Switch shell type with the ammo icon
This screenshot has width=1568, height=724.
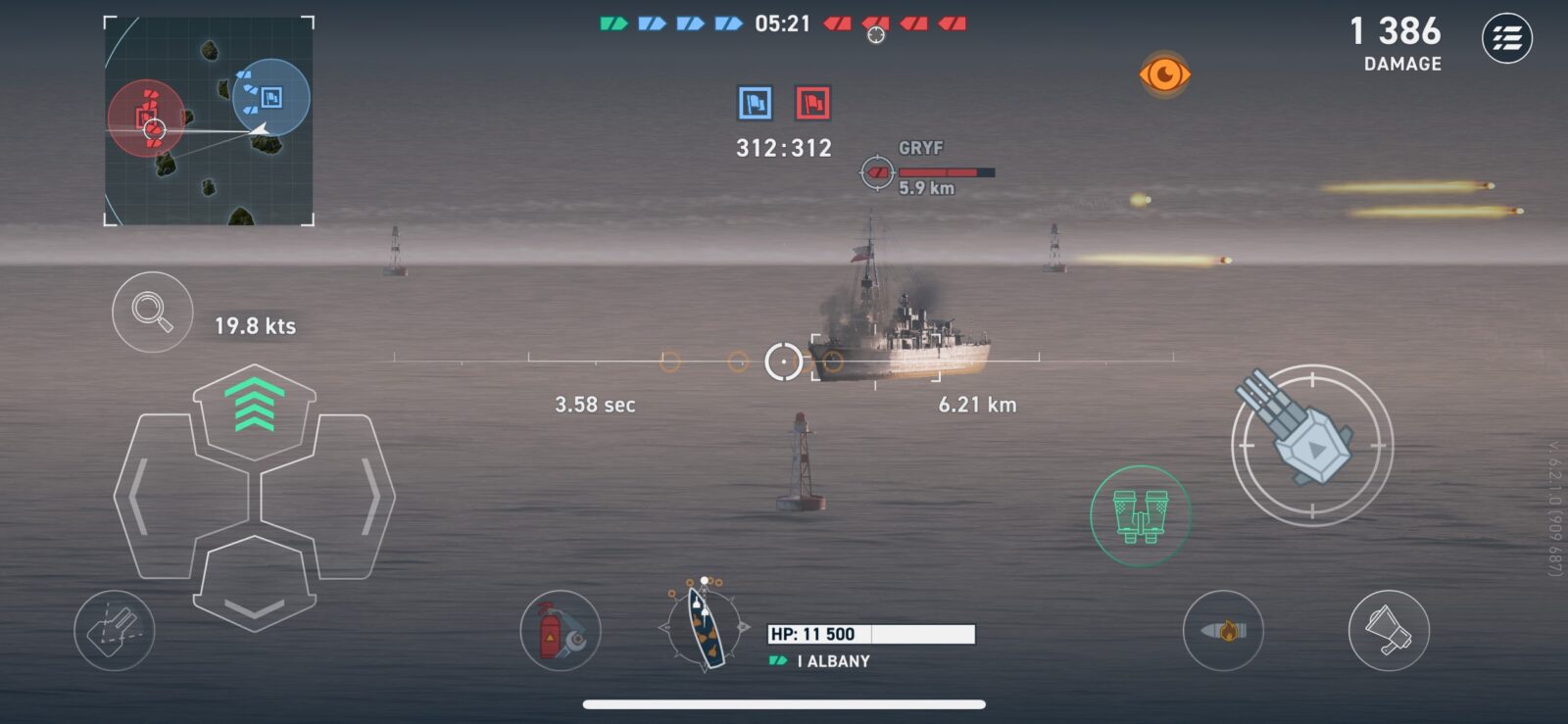[1223, 631]
